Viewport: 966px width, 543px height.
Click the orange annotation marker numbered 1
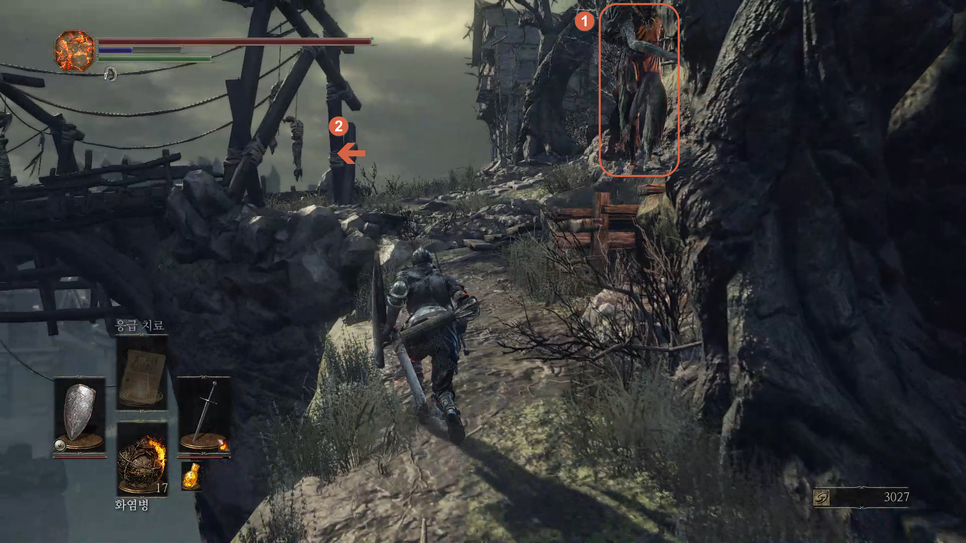pos(585,20)
